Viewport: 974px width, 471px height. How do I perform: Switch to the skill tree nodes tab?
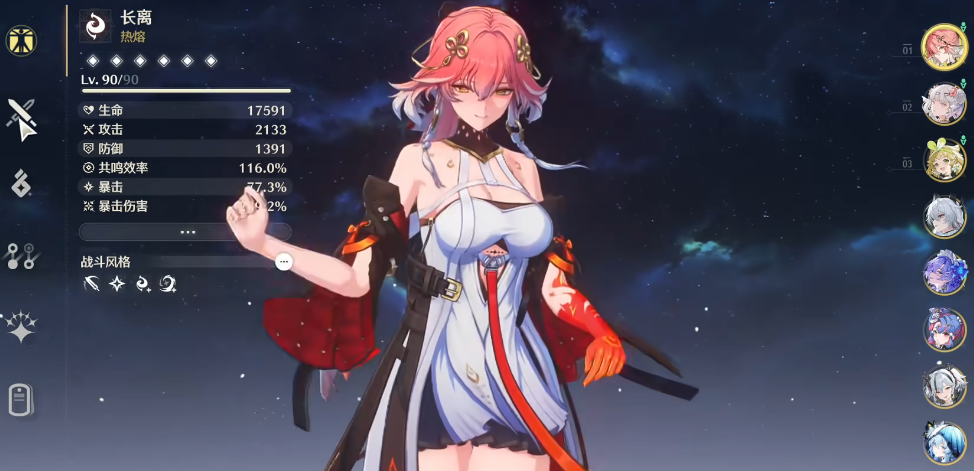pos(21,255)
